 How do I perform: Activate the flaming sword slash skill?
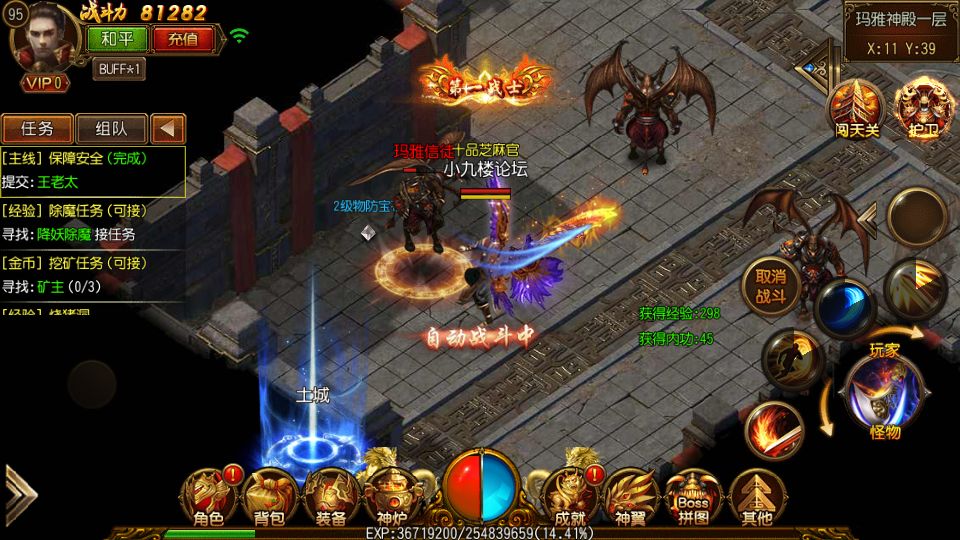click(x=773, y=431)
